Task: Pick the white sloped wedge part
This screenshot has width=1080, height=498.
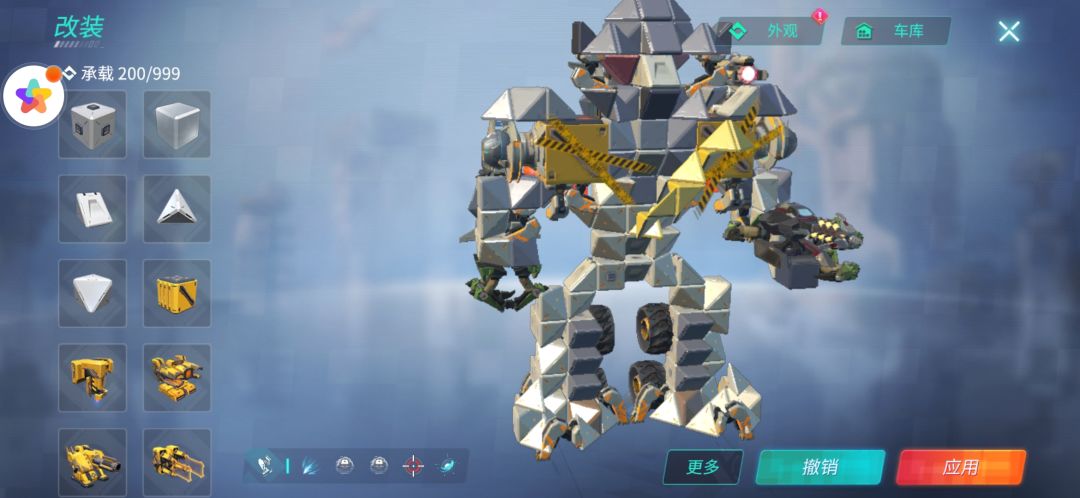Action: click(x=92, y=208)
